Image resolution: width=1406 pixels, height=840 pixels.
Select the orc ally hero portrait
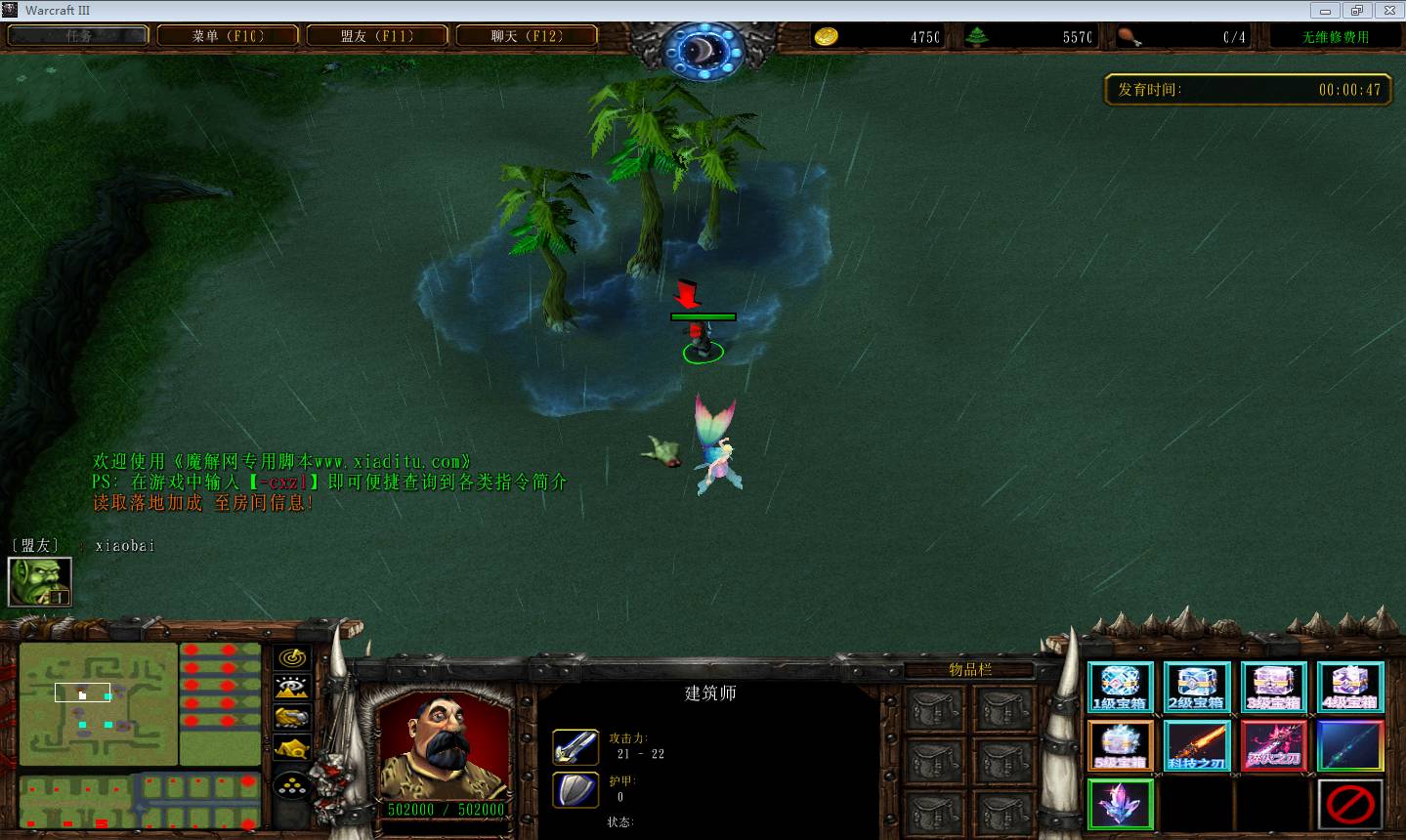tap(40, 581)
